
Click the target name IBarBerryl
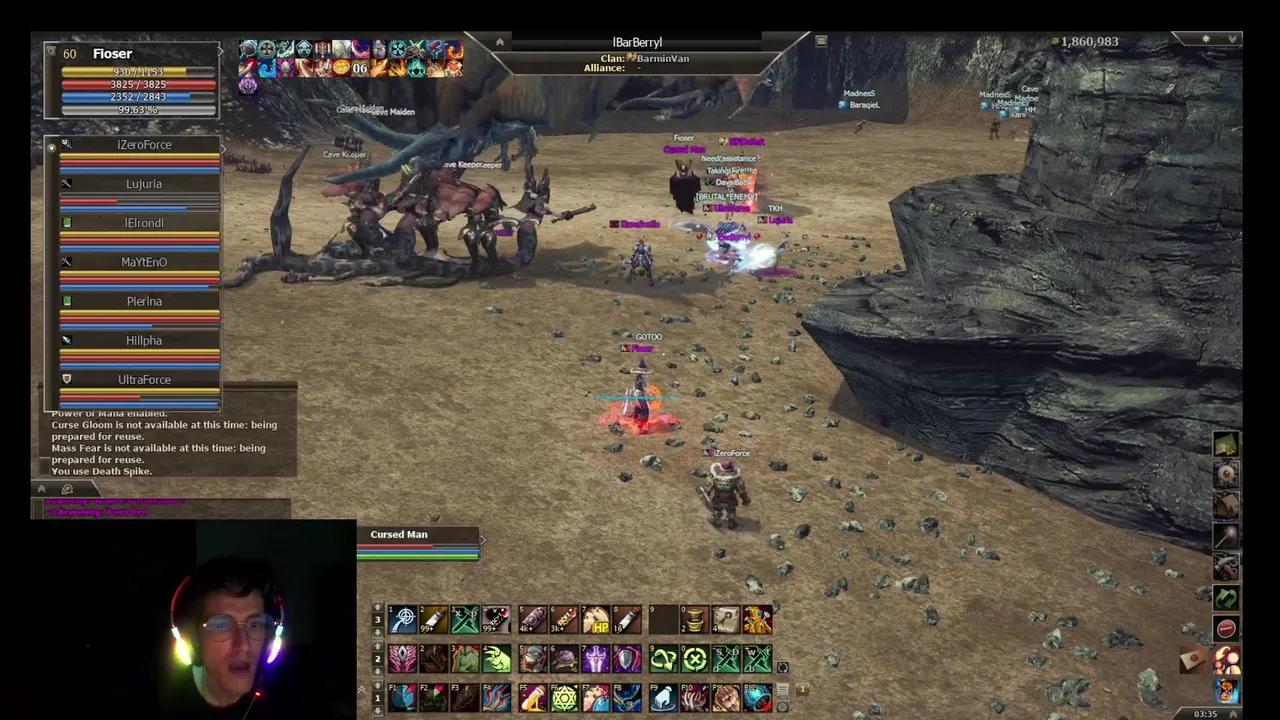637,42
